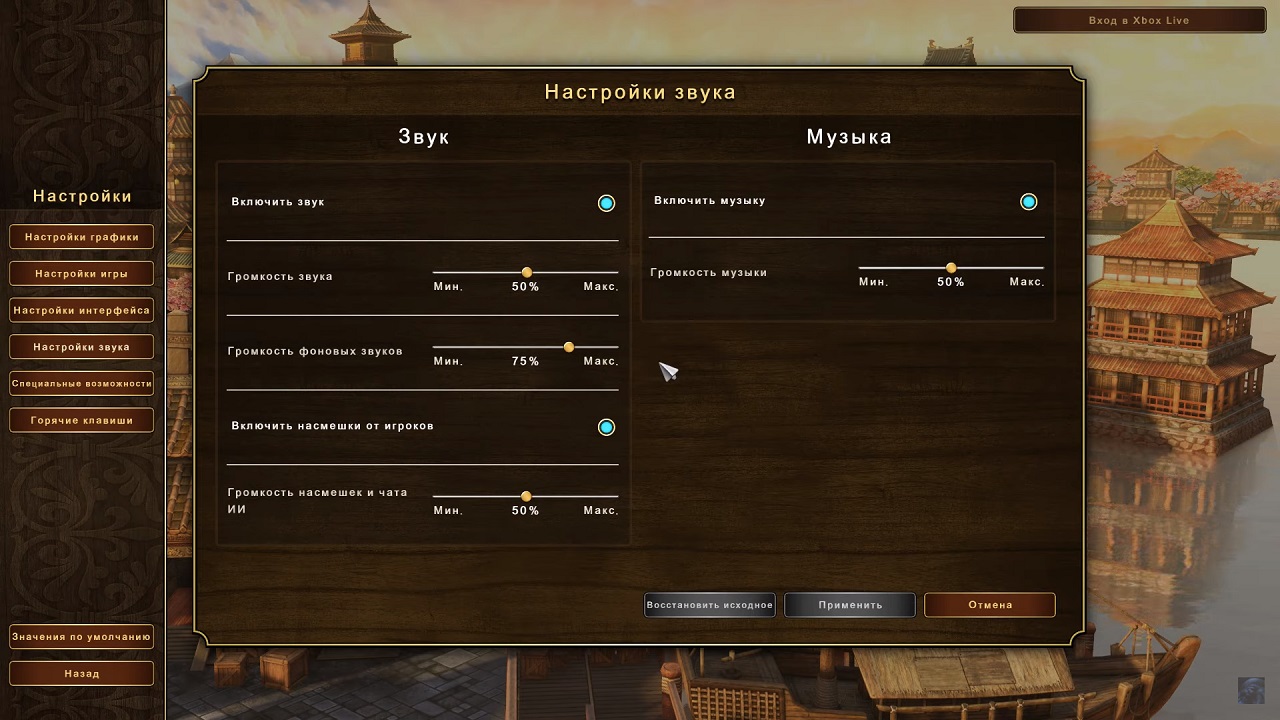The image size is (1280, 720).
Task: Show the Горячие клавиши menu
Action: click(81, 420)
